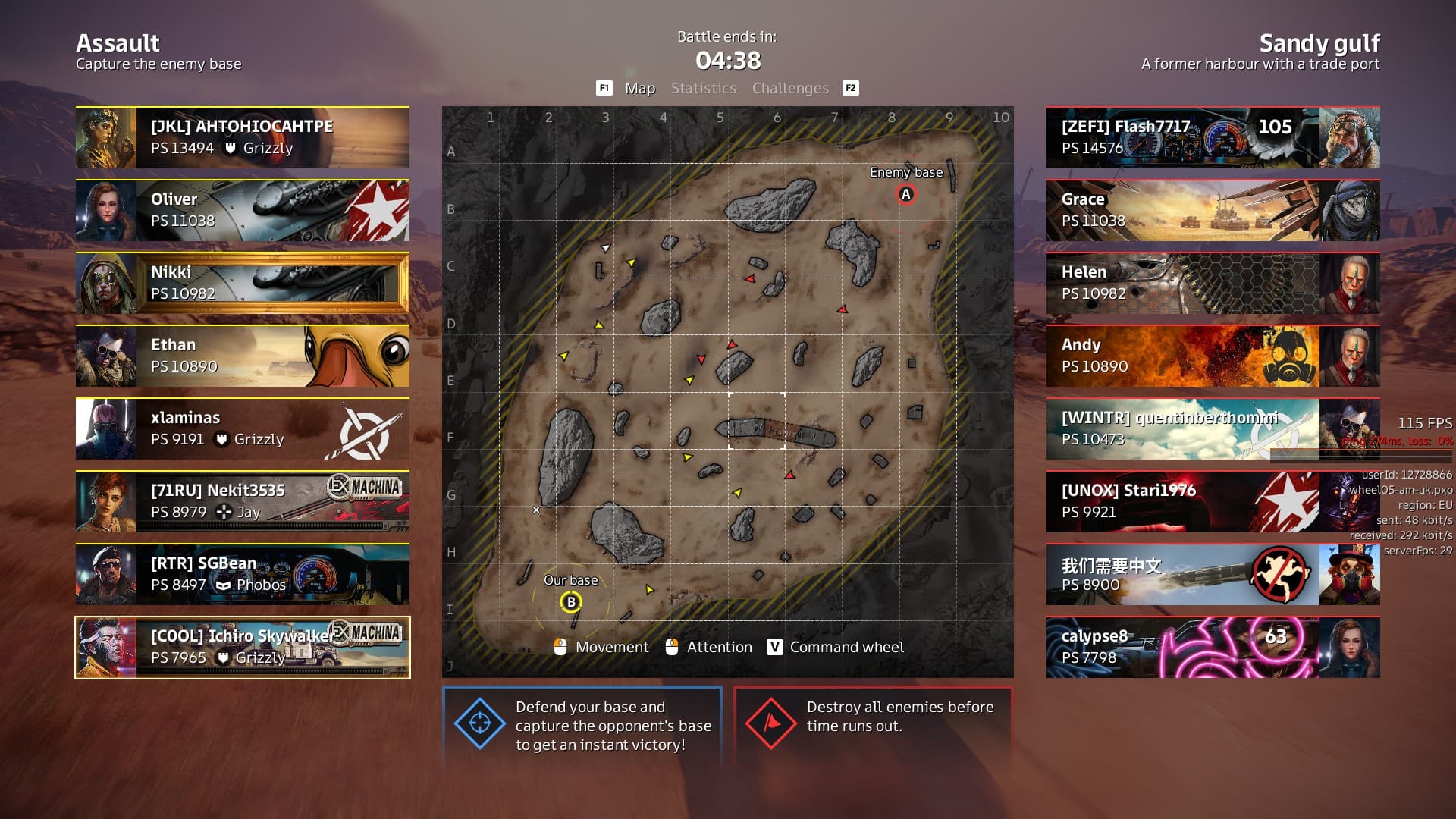Click enemy player Grace's banner
This screenshot has height=819, width=1456.
pyautogui.click(x=1213, y=210)
